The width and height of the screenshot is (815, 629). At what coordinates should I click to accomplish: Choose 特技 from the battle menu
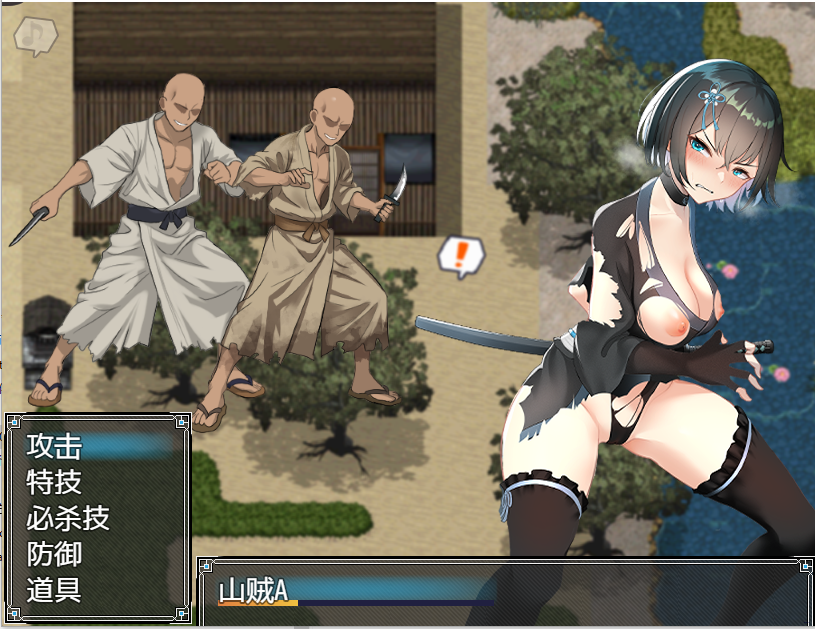tap(55, 482)
